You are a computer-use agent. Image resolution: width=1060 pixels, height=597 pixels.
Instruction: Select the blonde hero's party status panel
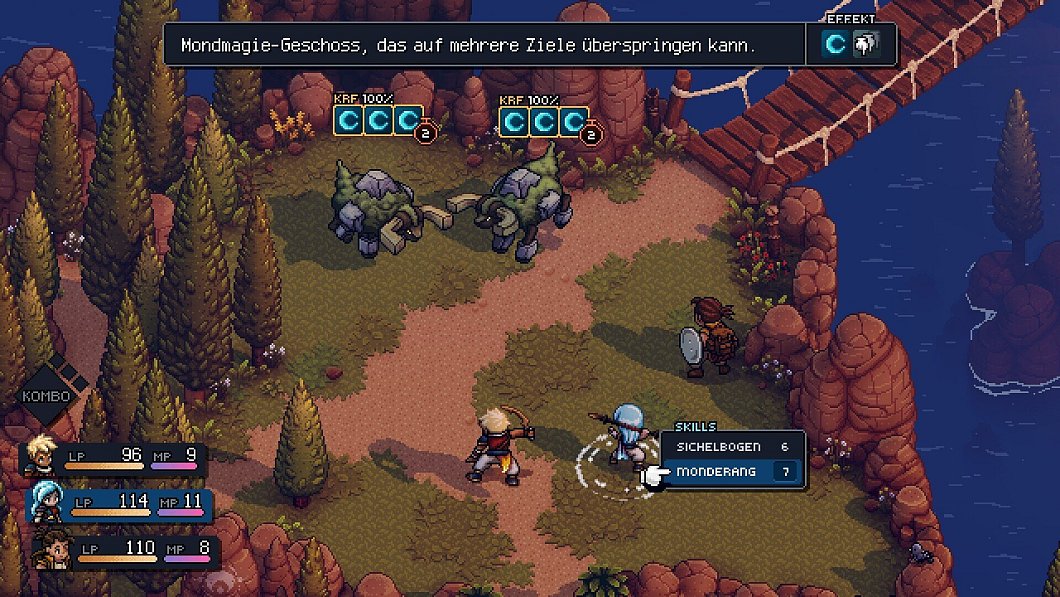pos(115,458)
